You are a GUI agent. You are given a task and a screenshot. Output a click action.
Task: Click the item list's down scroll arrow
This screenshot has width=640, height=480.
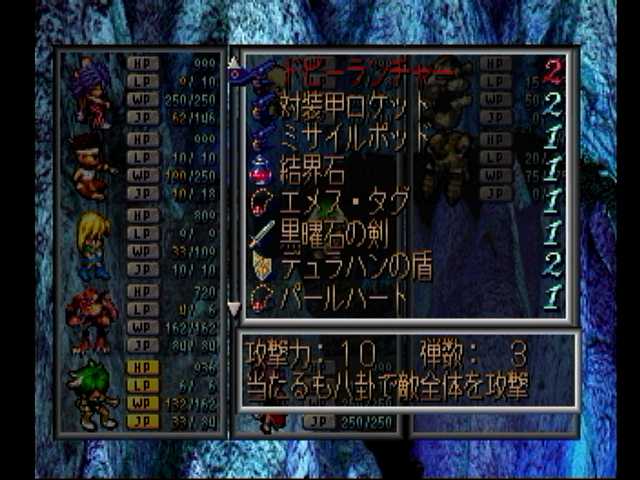(x=235, y=309)
